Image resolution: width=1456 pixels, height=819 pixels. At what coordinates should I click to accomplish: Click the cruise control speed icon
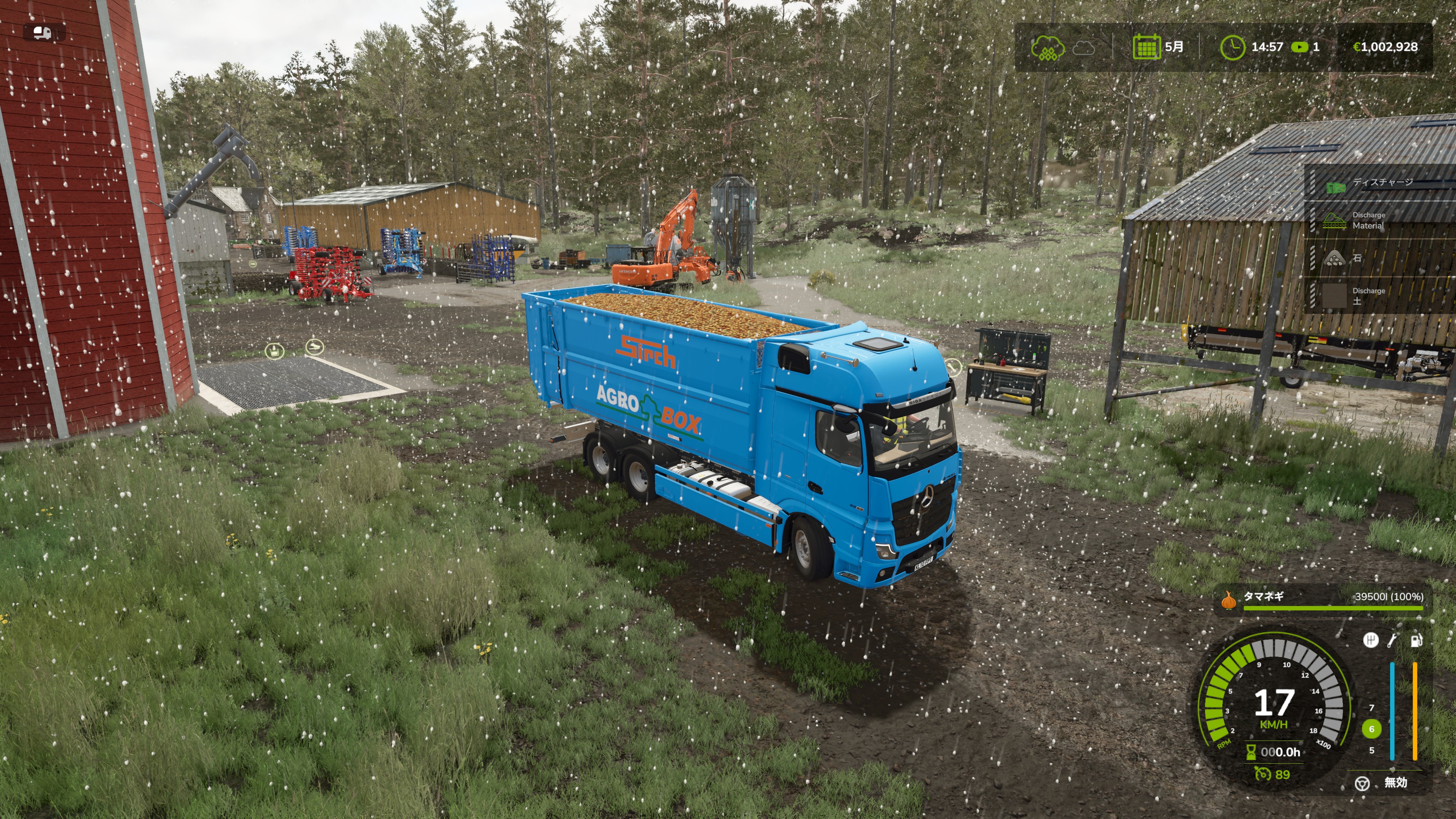[1263, 773]
